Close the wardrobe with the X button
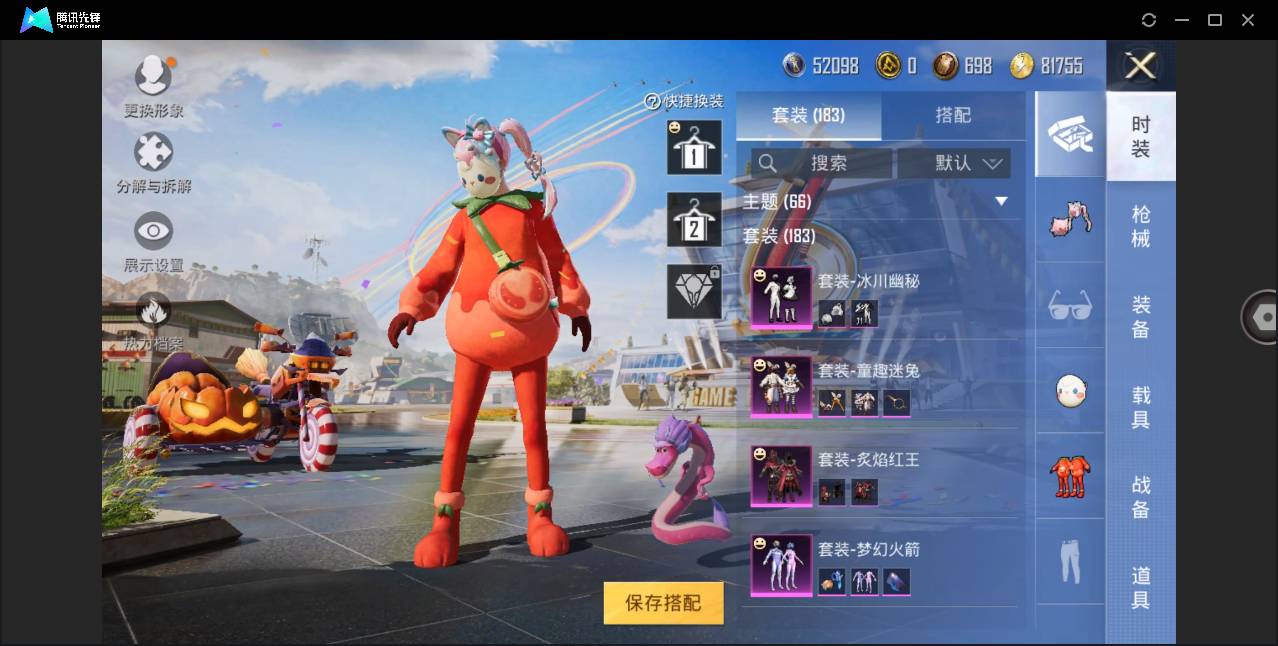Image resolution: width=1278 pixels, height=646 pixels. point(1140,66)
